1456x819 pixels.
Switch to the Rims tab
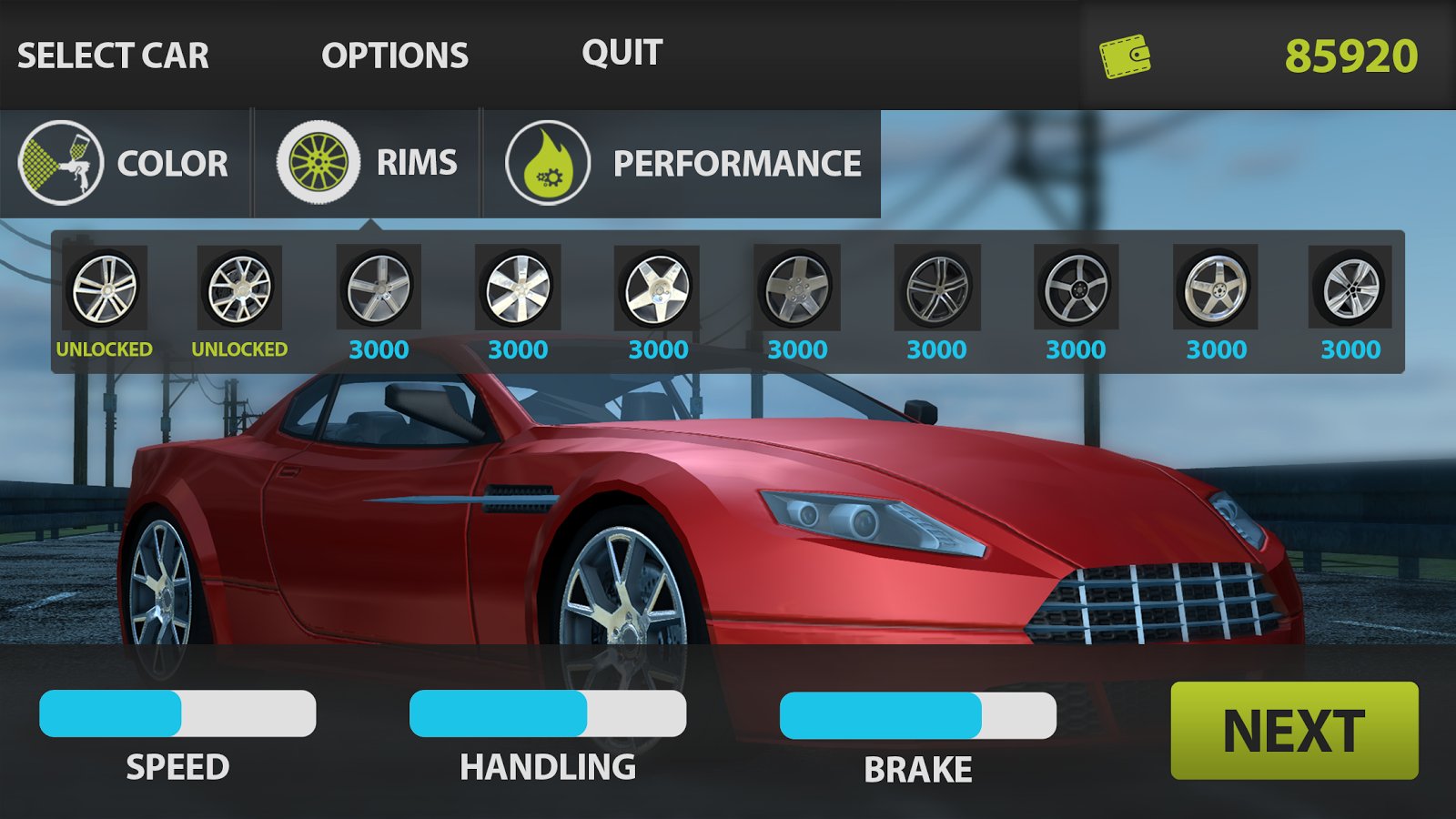pyautogui.click(x=367, y=163)
